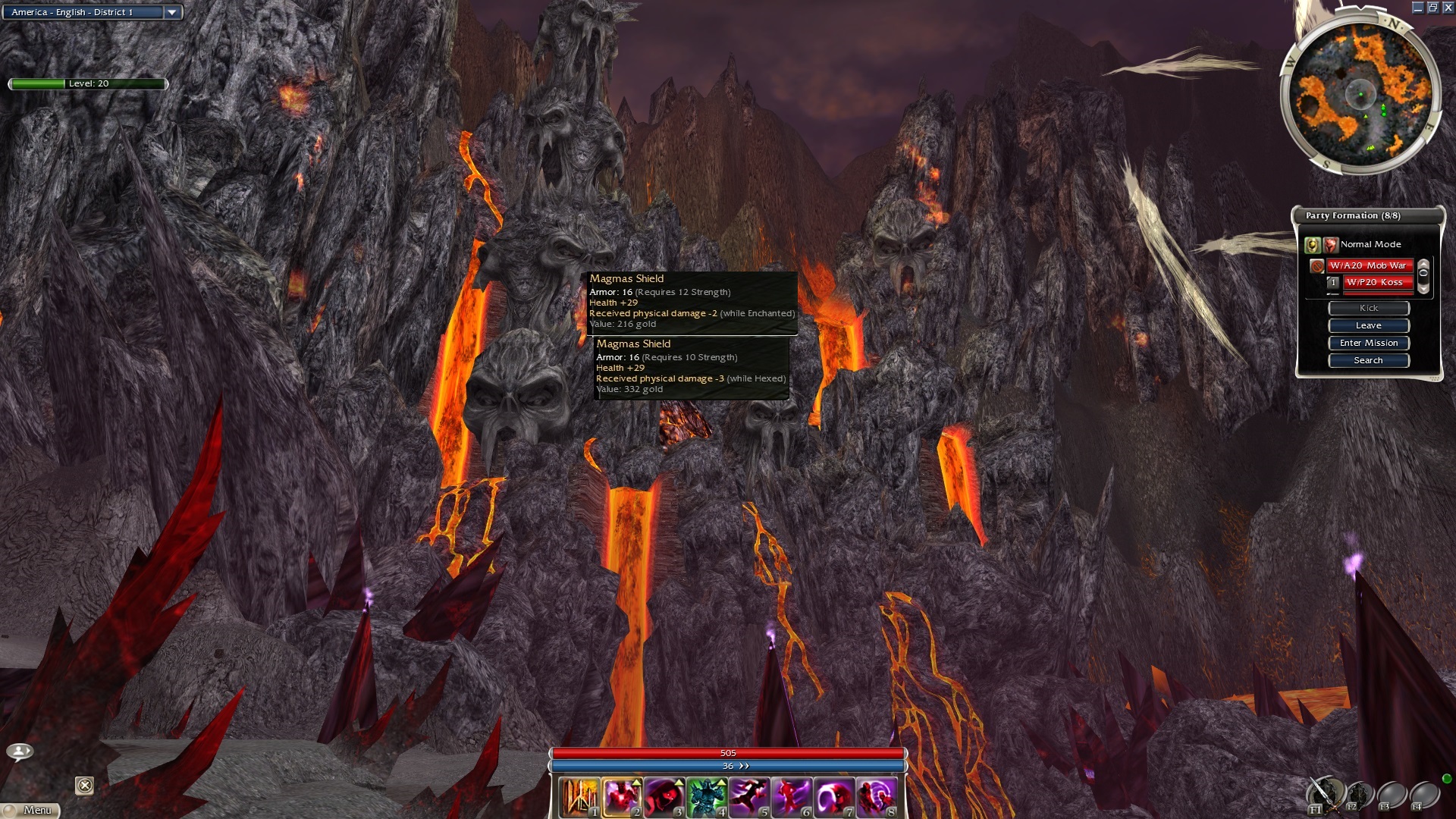The image size is (1456, 819).
Task: Click the Leave party button
Action: point(1368,325)
